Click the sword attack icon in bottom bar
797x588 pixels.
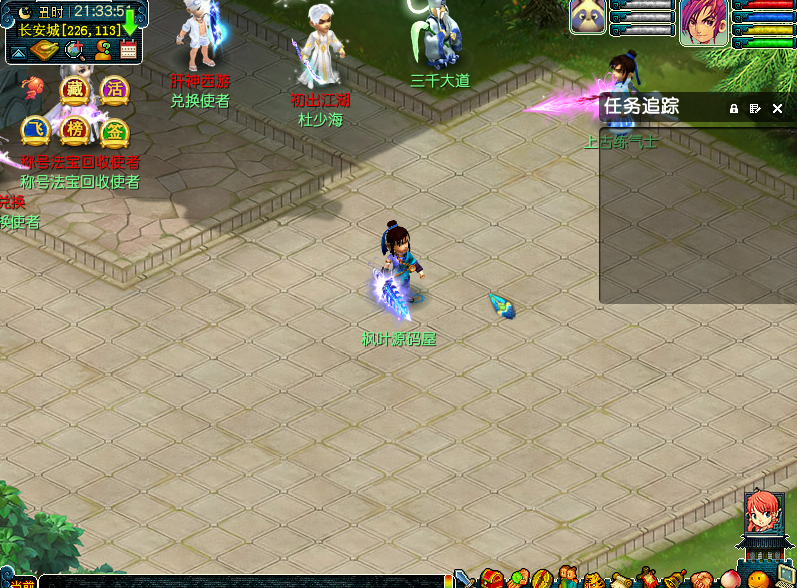tap(464, 579)
